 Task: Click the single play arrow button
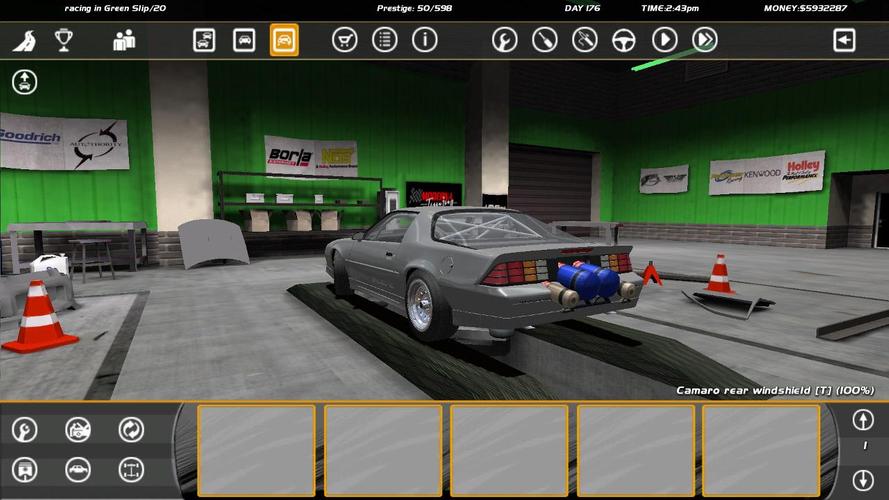(x=665, y=40)
